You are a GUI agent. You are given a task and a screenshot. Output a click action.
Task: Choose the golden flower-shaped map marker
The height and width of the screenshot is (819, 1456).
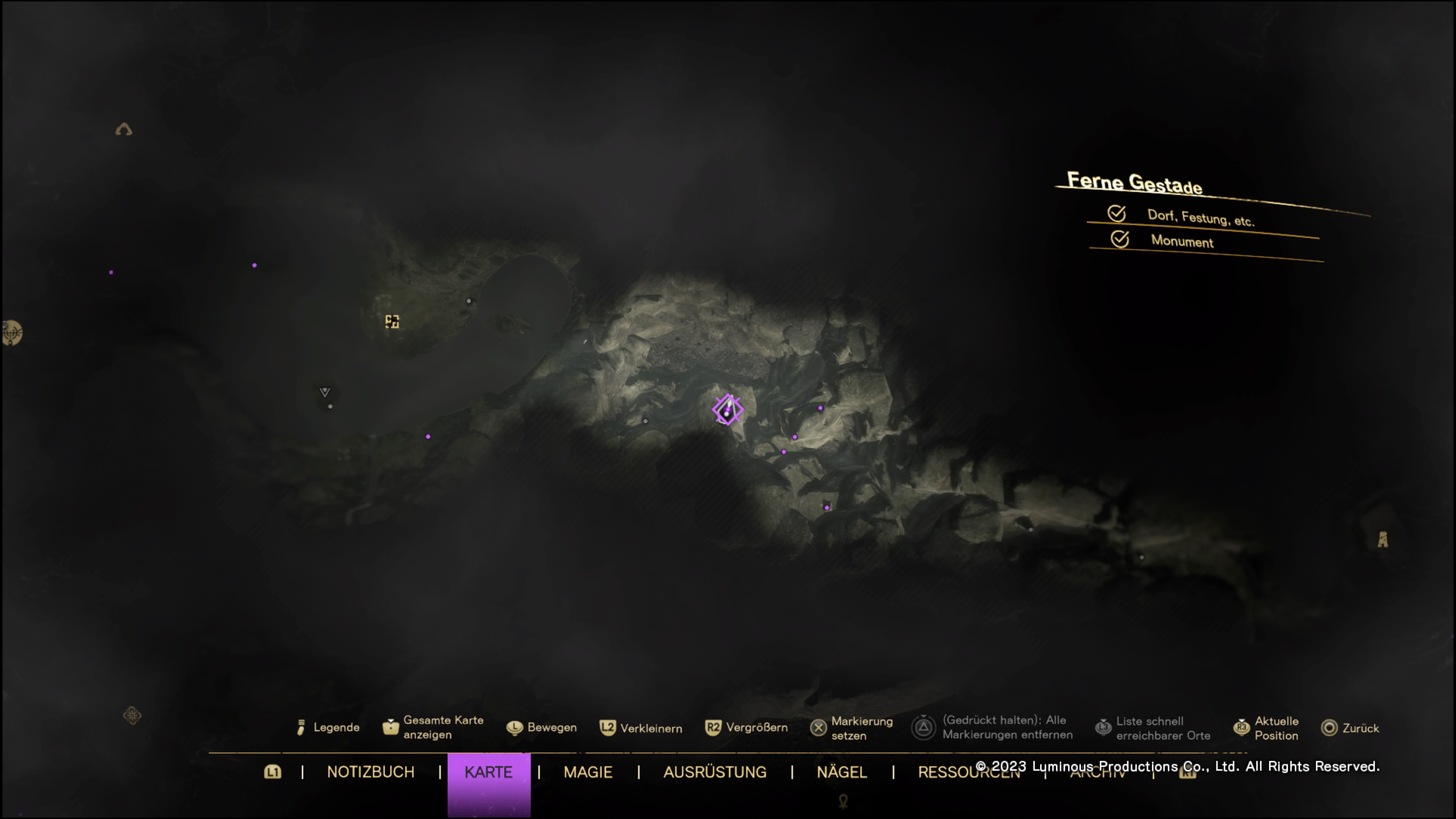click(x=132, y=715)
